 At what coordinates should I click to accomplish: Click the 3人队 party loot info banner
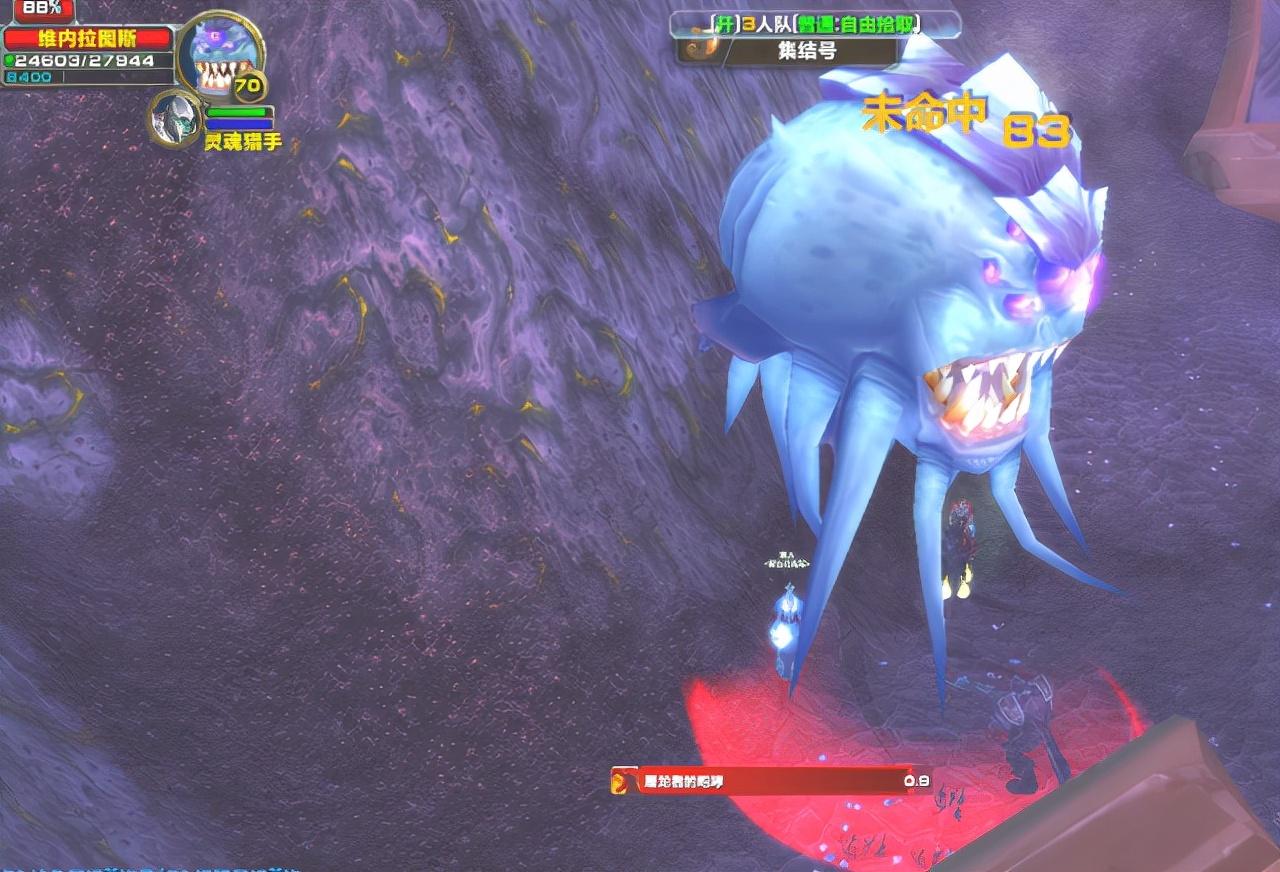pyautogui.click(x=816, y=24)
